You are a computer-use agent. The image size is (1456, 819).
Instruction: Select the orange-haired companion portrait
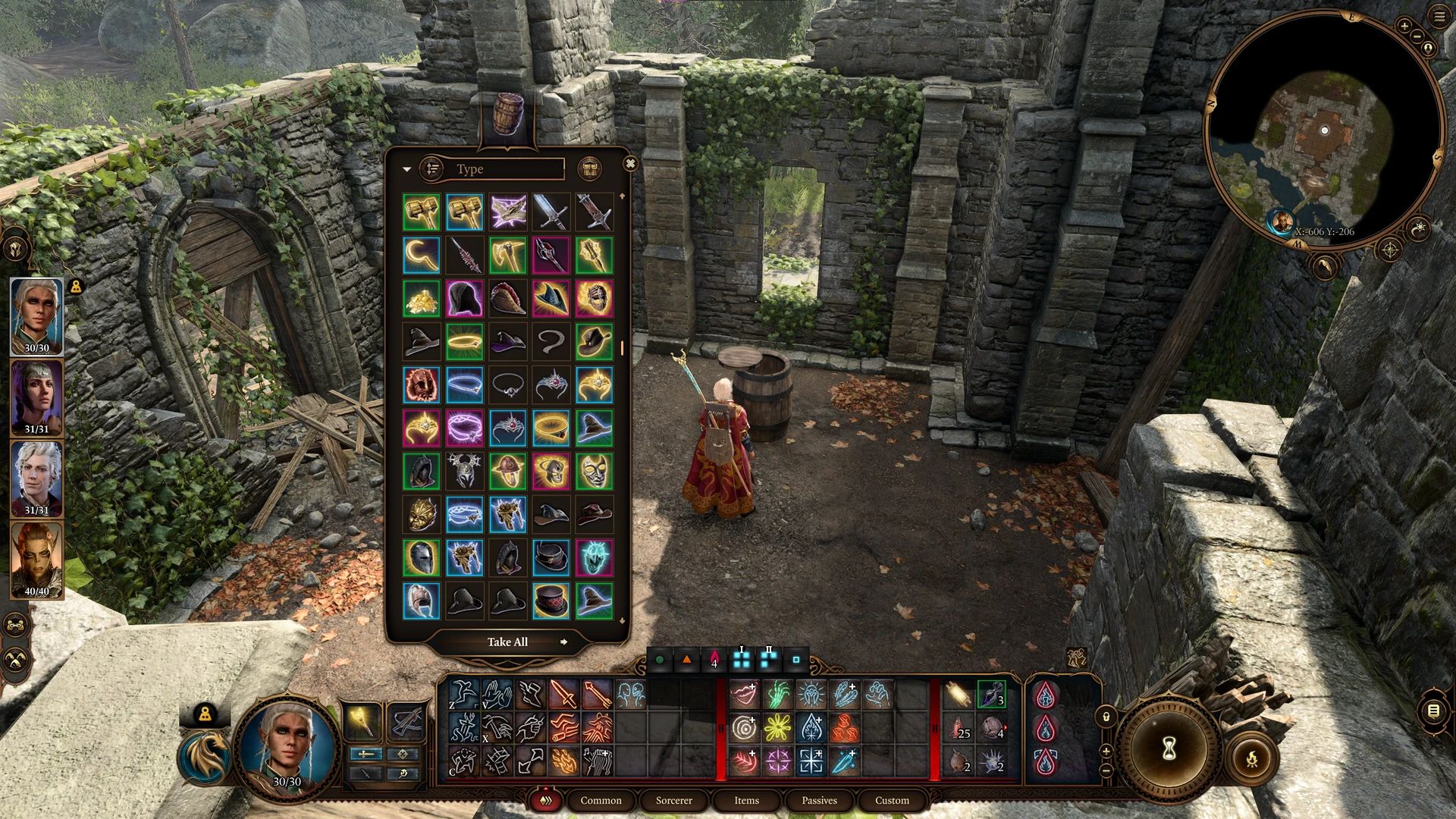36,560
